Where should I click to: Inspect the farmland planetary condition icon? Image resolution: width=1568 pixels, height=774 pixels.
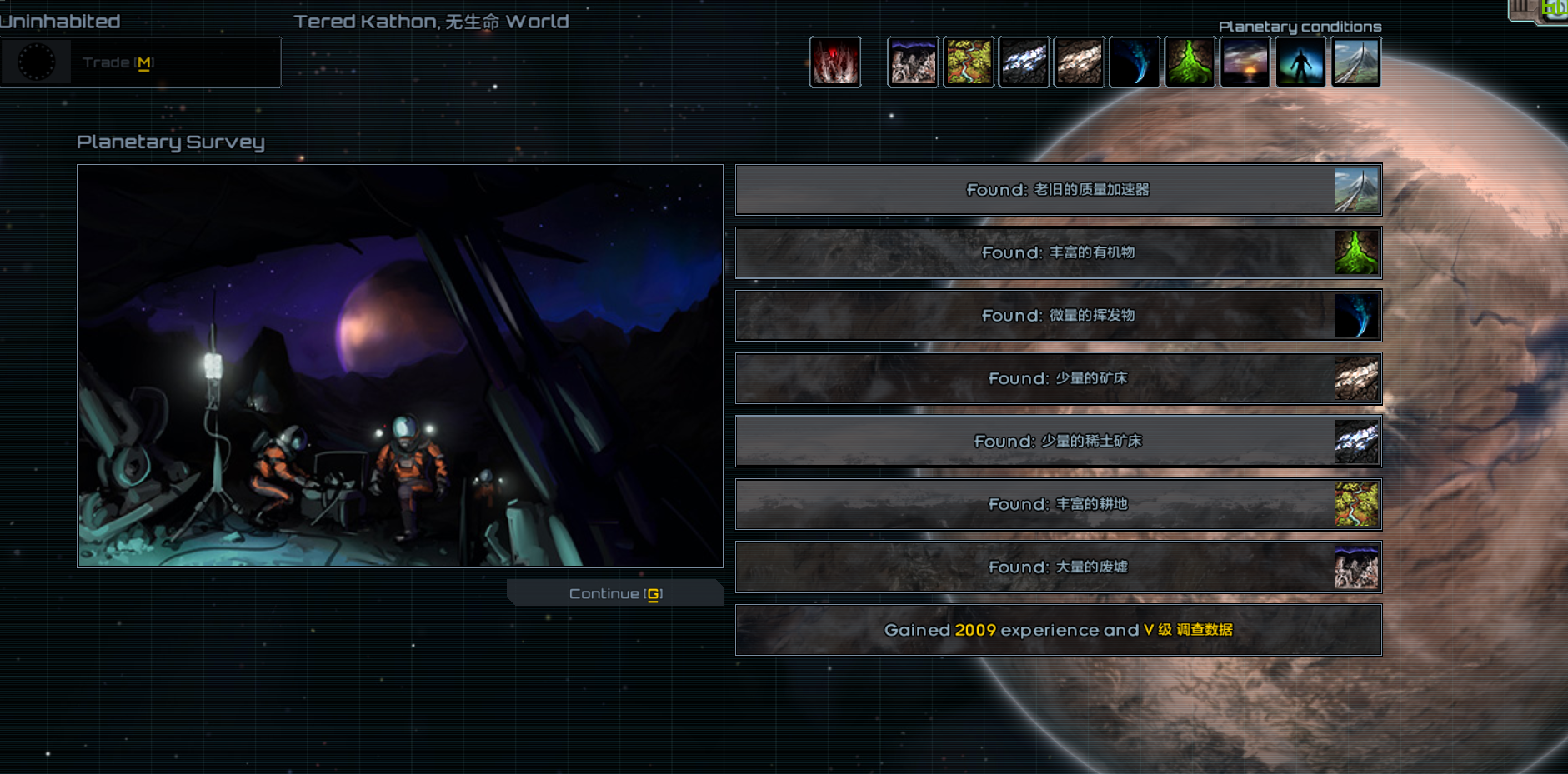coord(969,62)
